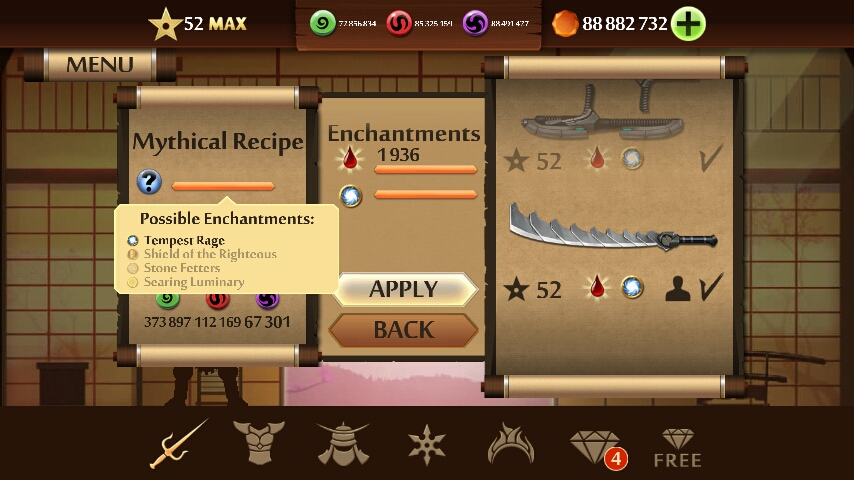Open the weapons shop tab
Image resolution: width=854 pixels, height=480 pixels.
pos(178,443)
